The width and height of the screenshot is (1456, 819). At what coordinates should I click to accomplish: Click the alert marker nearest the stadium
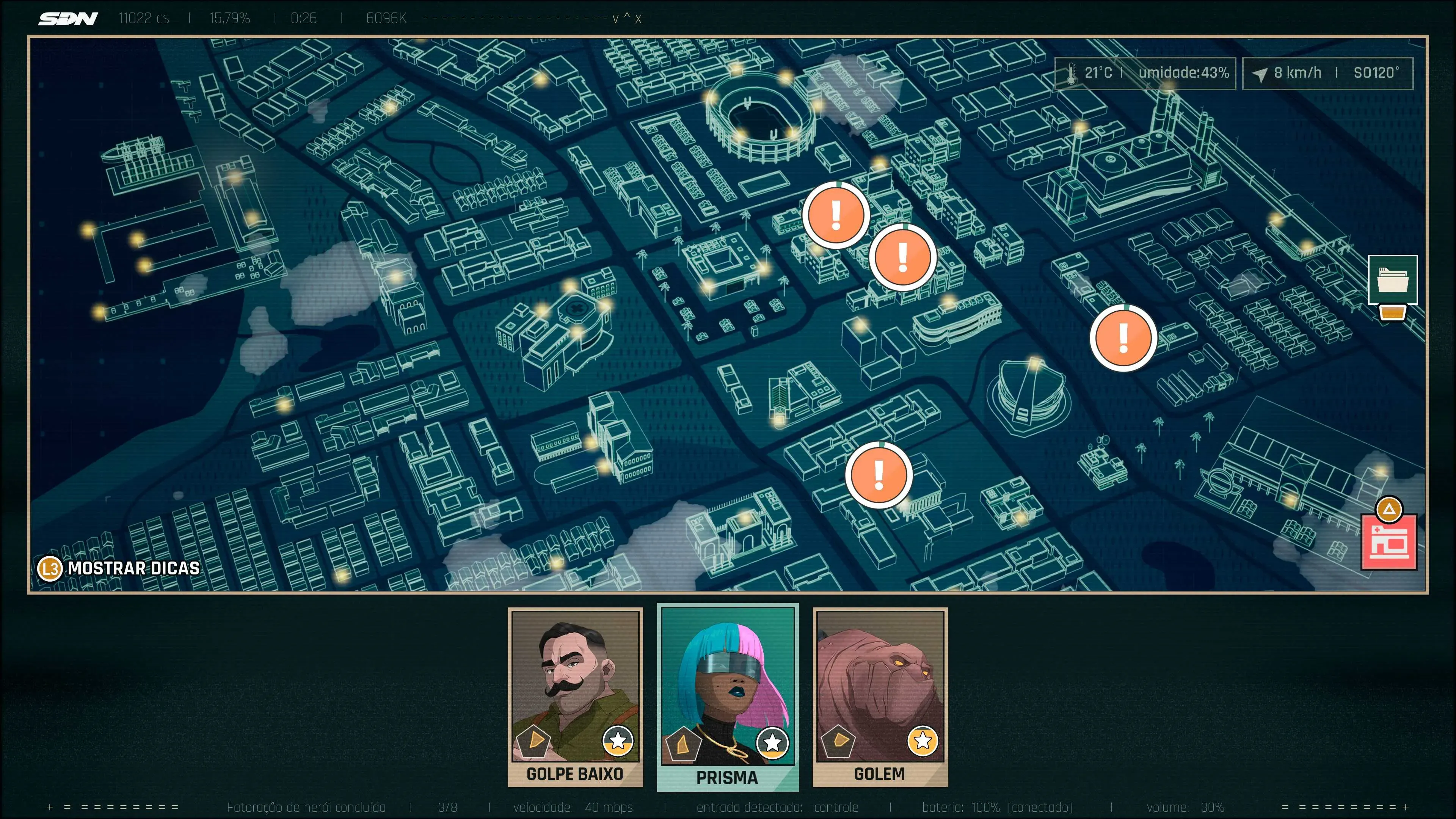[x=835, y=215]
